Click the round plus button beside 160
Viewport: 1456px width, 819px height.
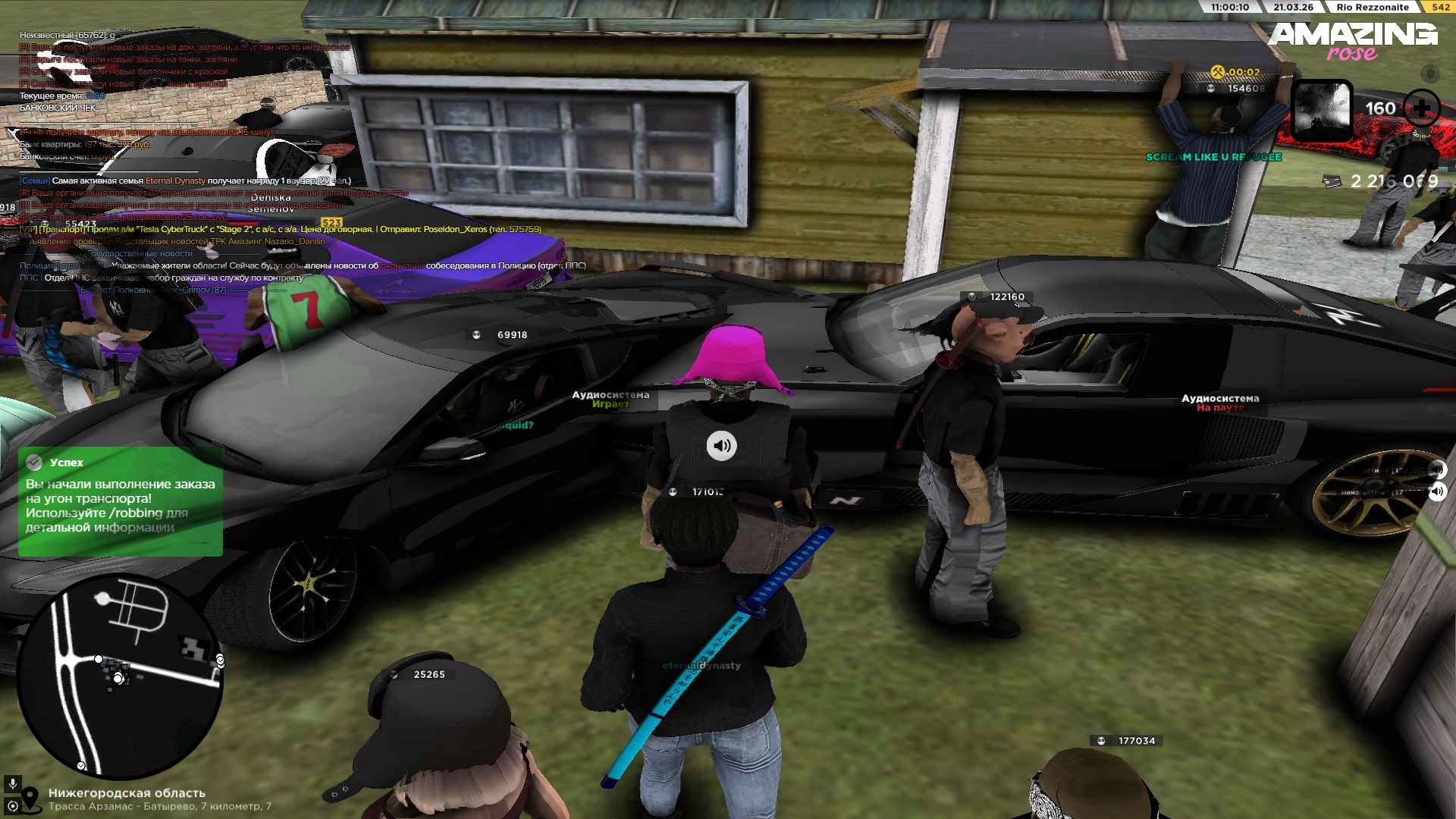(x=1421, y=108)
